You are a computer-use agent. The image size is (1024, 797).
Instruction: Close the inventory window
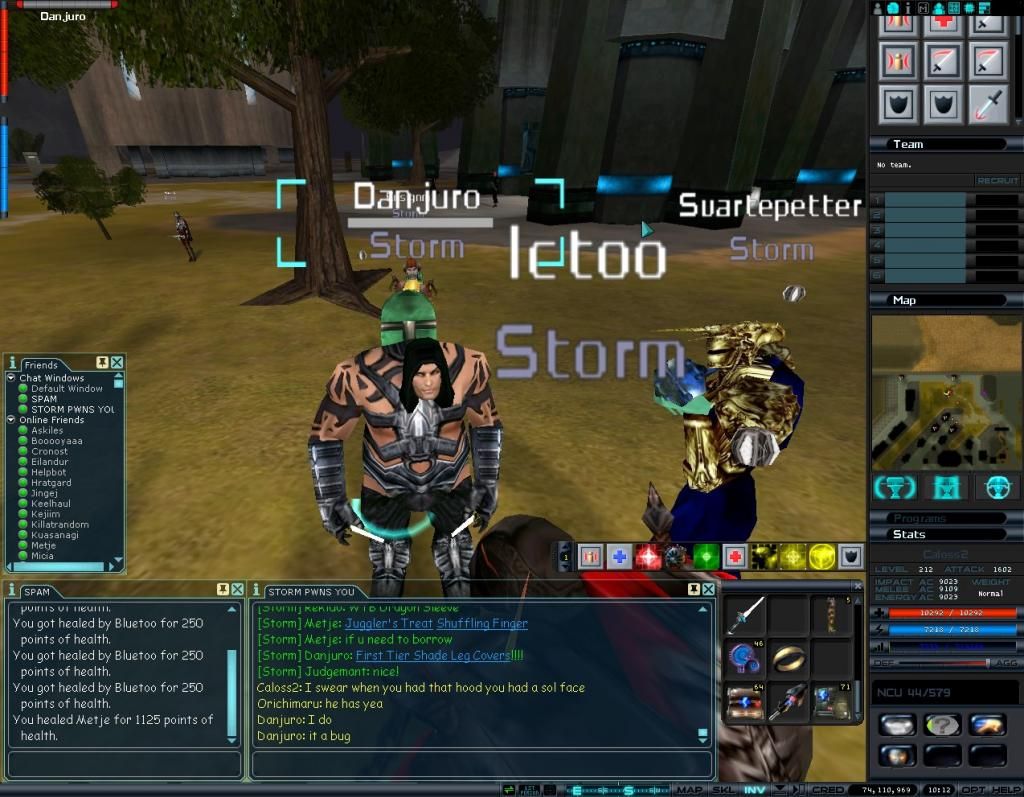pyautogui.click(x=857, y=586)
